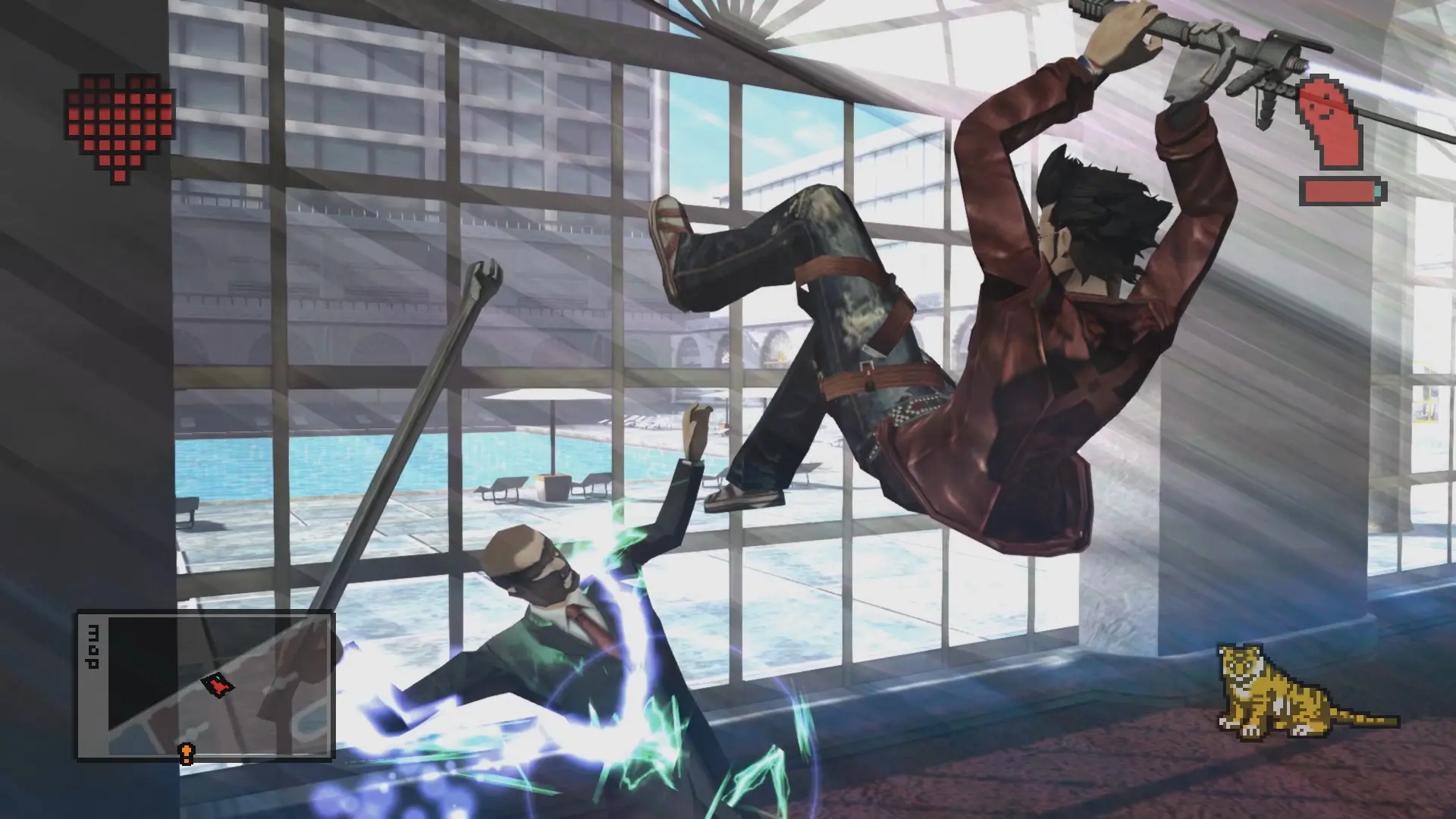Expand the battery gauge details
The height and width of the screenshot is (819, 1456).
coord(1338,190)
